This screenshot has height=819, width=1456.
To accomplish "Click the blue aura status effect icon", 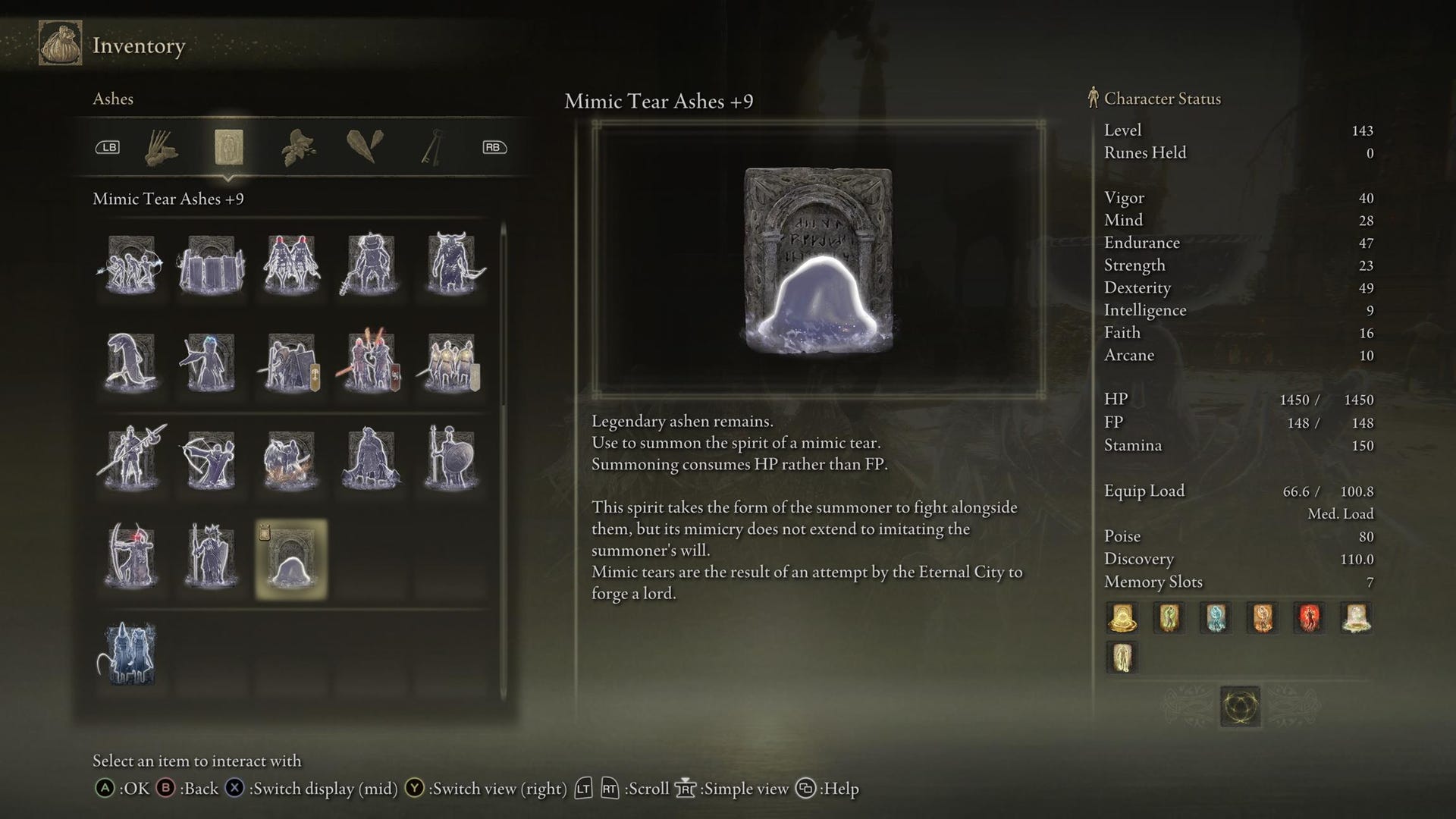I will [1216, 618].
